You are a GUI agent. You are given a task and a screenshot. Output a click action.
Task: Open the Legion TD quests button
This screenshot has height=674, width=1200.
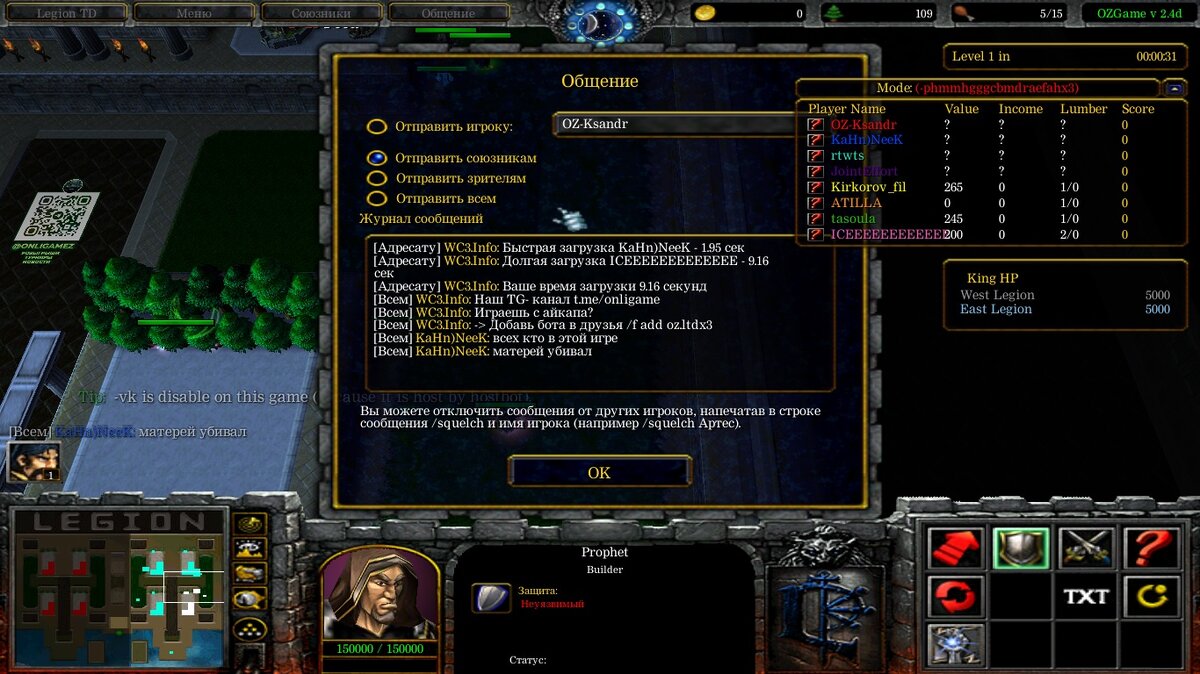(x=68, y=13)
